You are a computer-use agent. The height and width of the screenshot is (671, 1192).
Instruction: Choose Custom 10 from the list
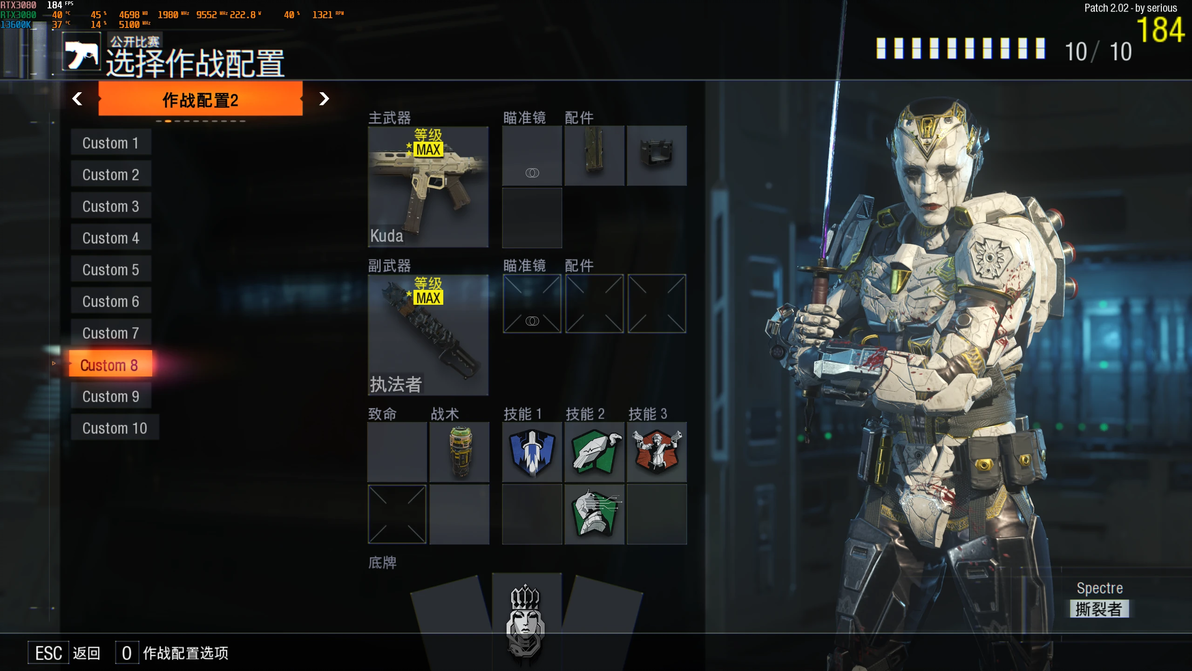pyautogui.click(x=114, y=429)
